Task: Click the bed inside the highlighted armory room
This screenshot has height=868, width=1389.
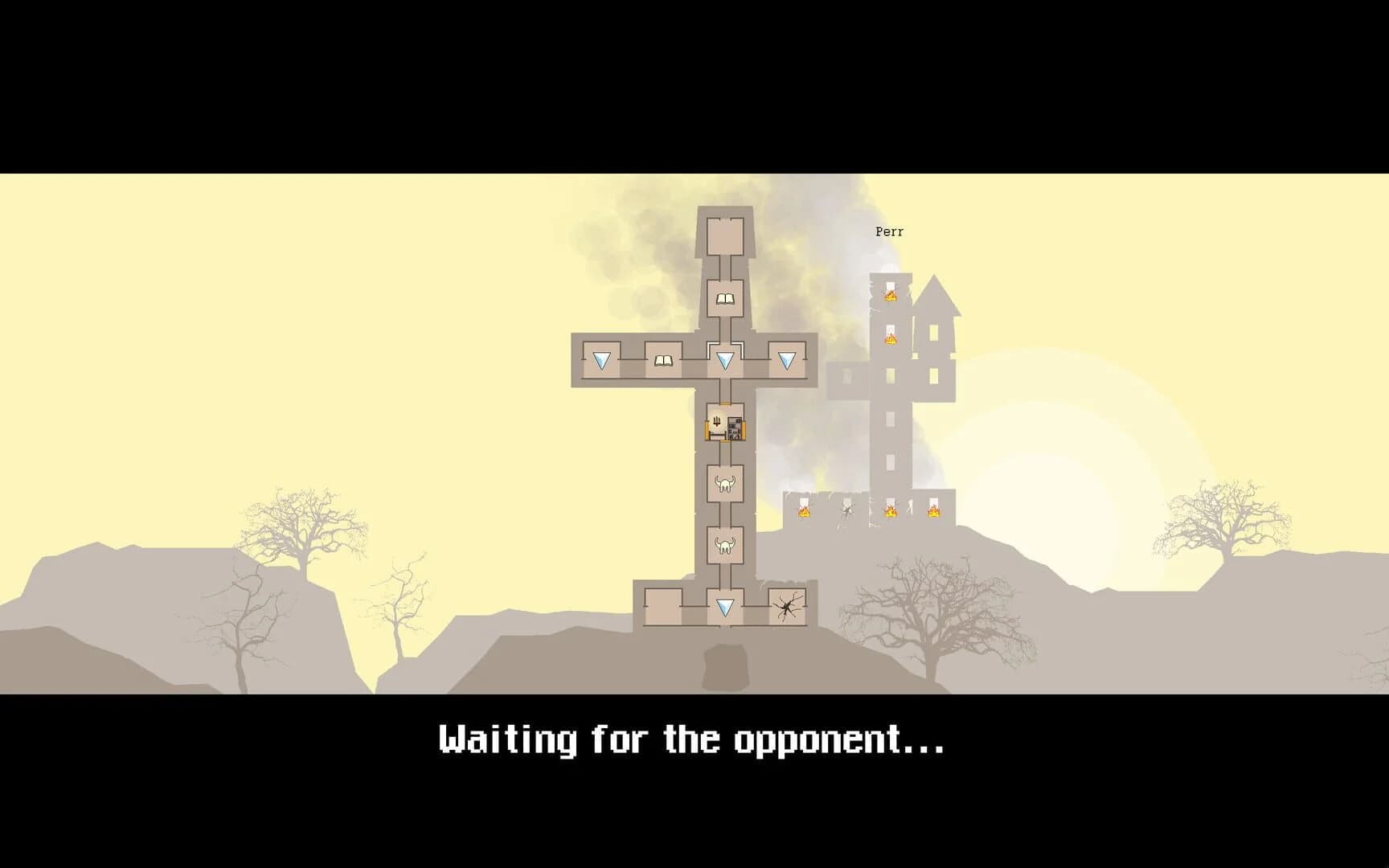Action: pos(717,436)
